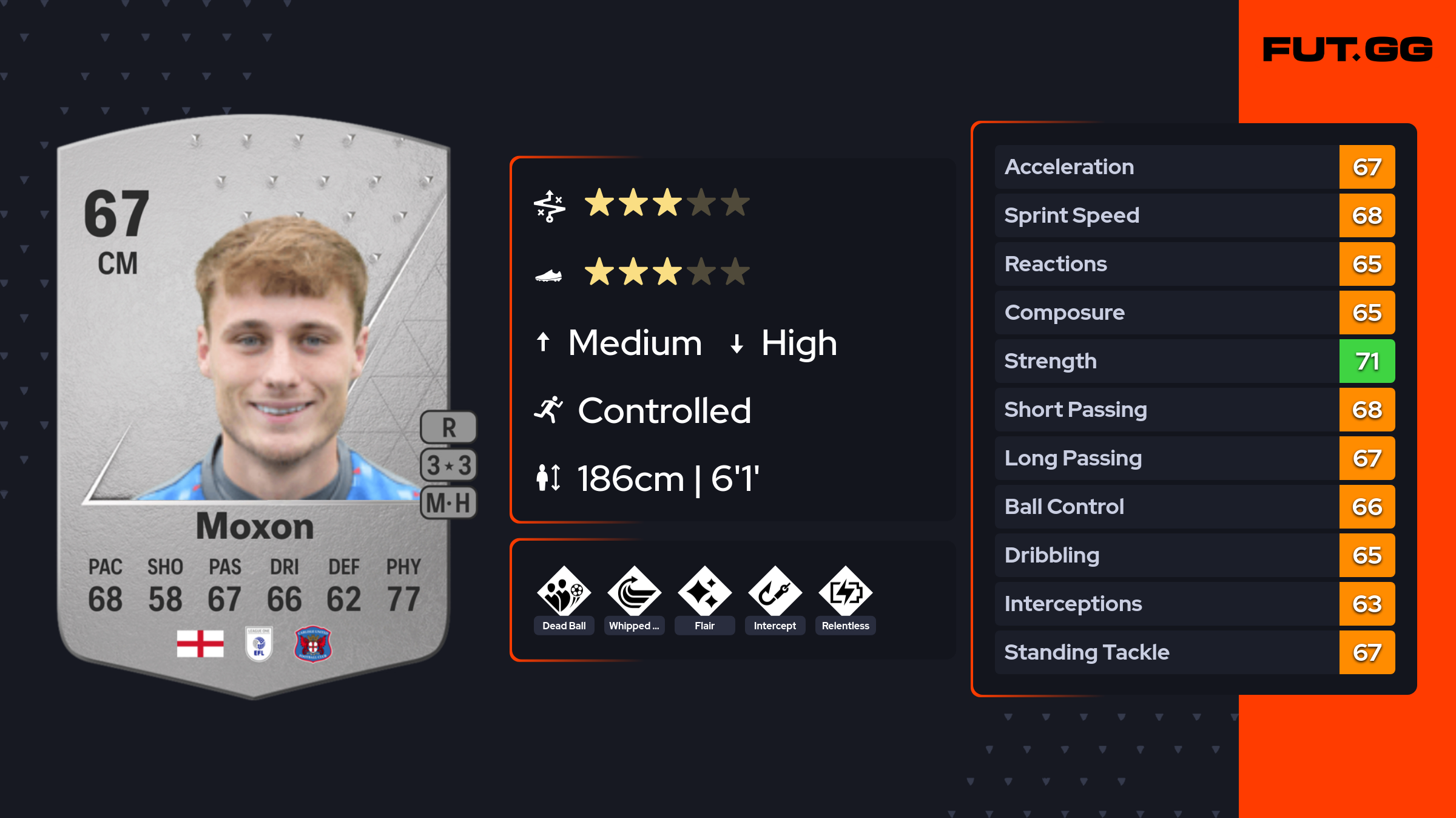Viewport: 1456px width, 818px height.
Task: Click the Carlisle United club badge
Action: 312,644
